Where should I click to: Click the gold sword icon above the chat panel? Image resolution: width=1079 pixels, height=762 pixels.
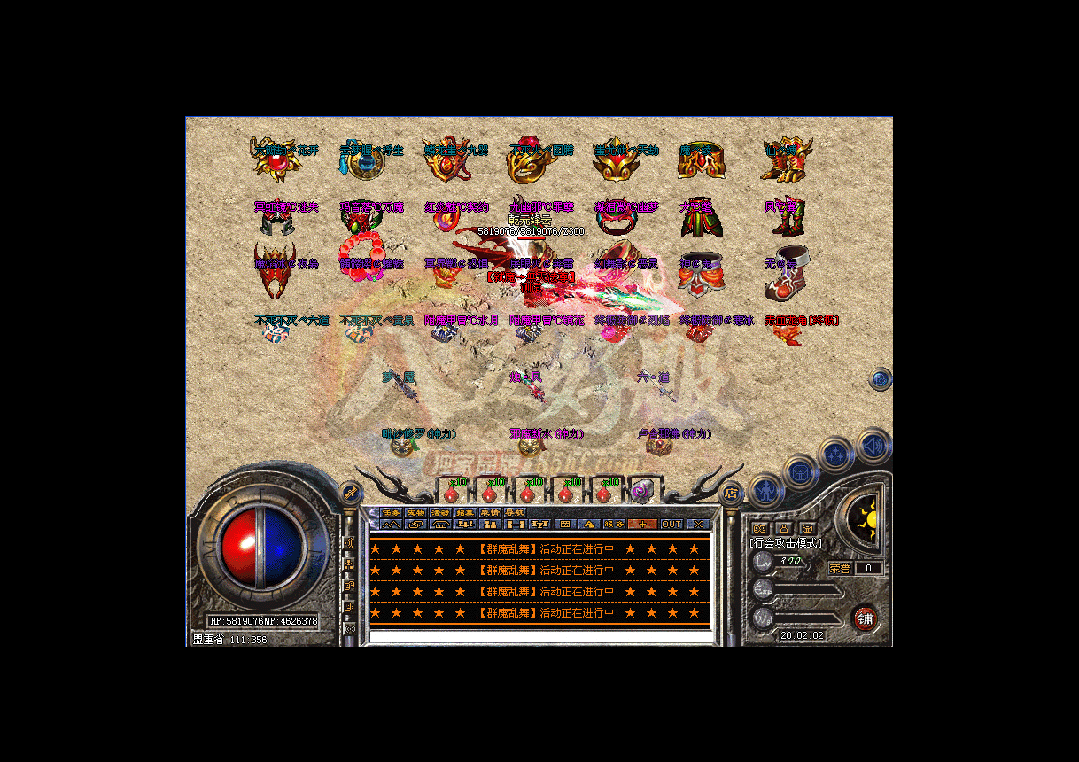click(x=351, y=492)
